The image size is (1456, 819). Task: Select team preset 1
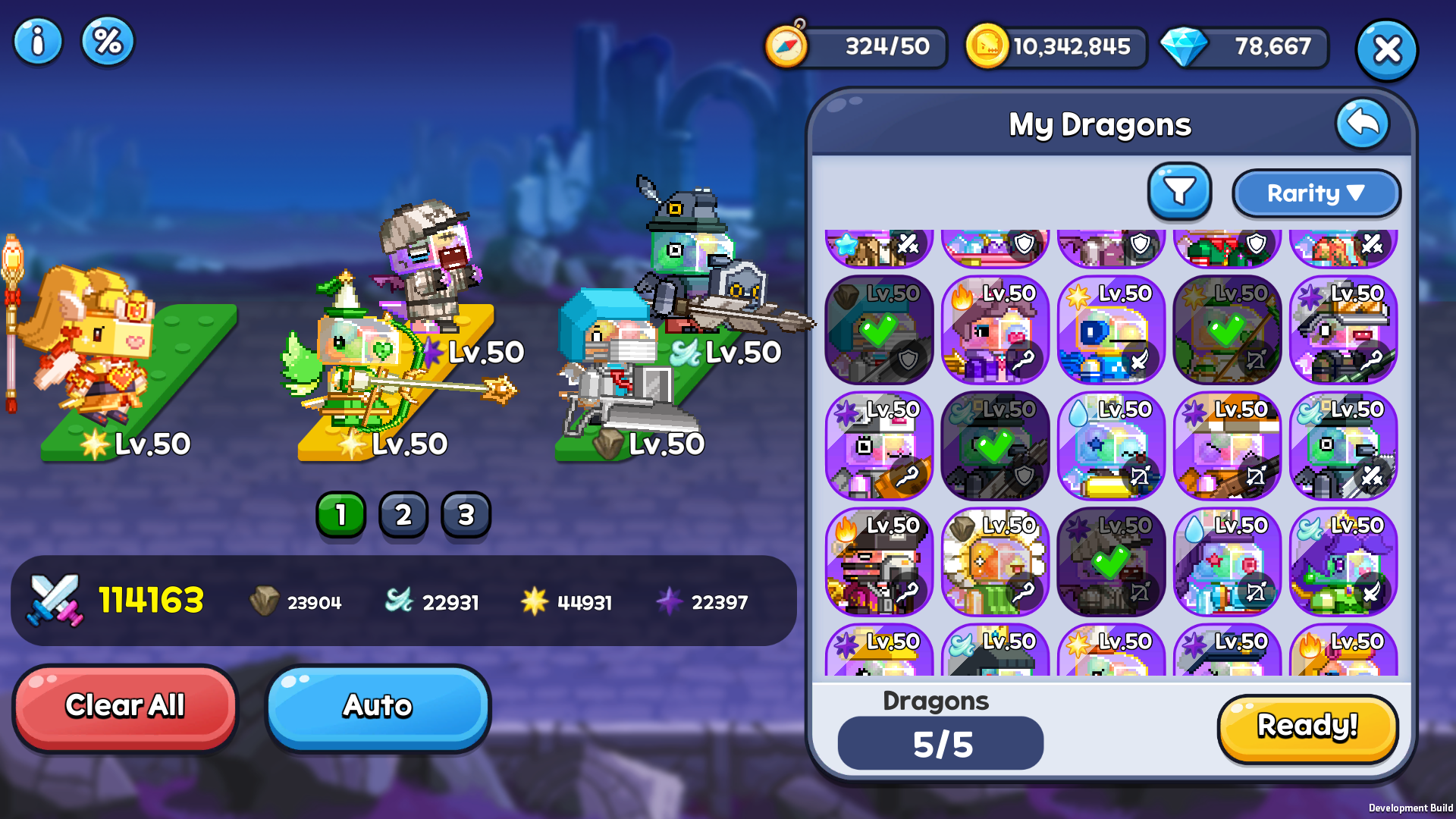[x=340, y=516]
